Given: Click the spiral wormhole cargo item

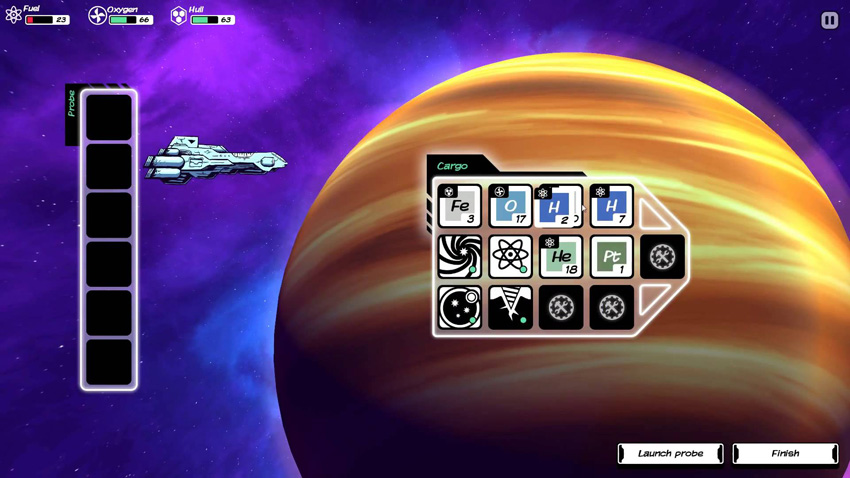Looking at the screenshot, I should 460,257.
